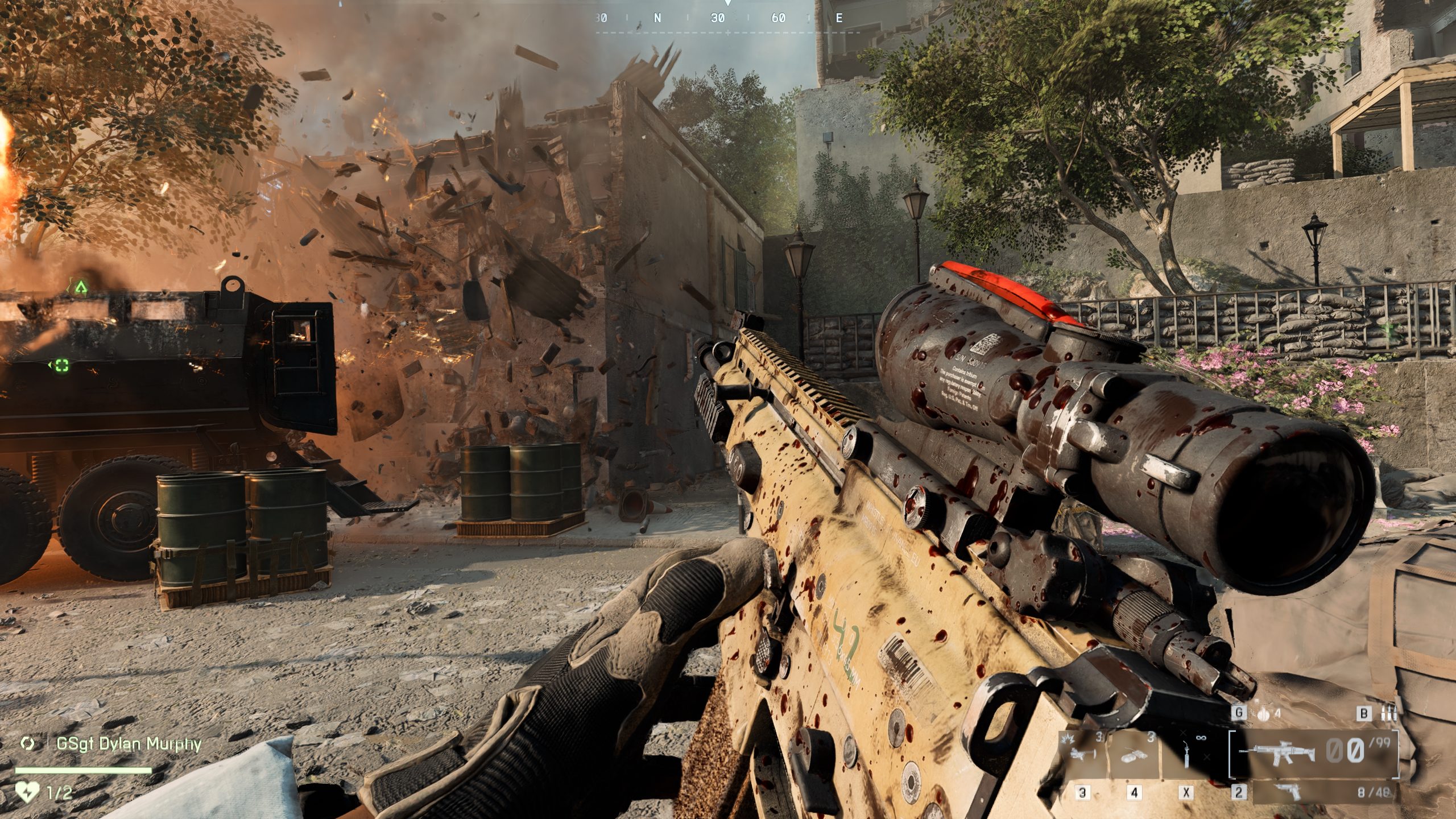Toggle the fire mode bullets icon
1456x819 pixels.
(x=1388, y=713)
